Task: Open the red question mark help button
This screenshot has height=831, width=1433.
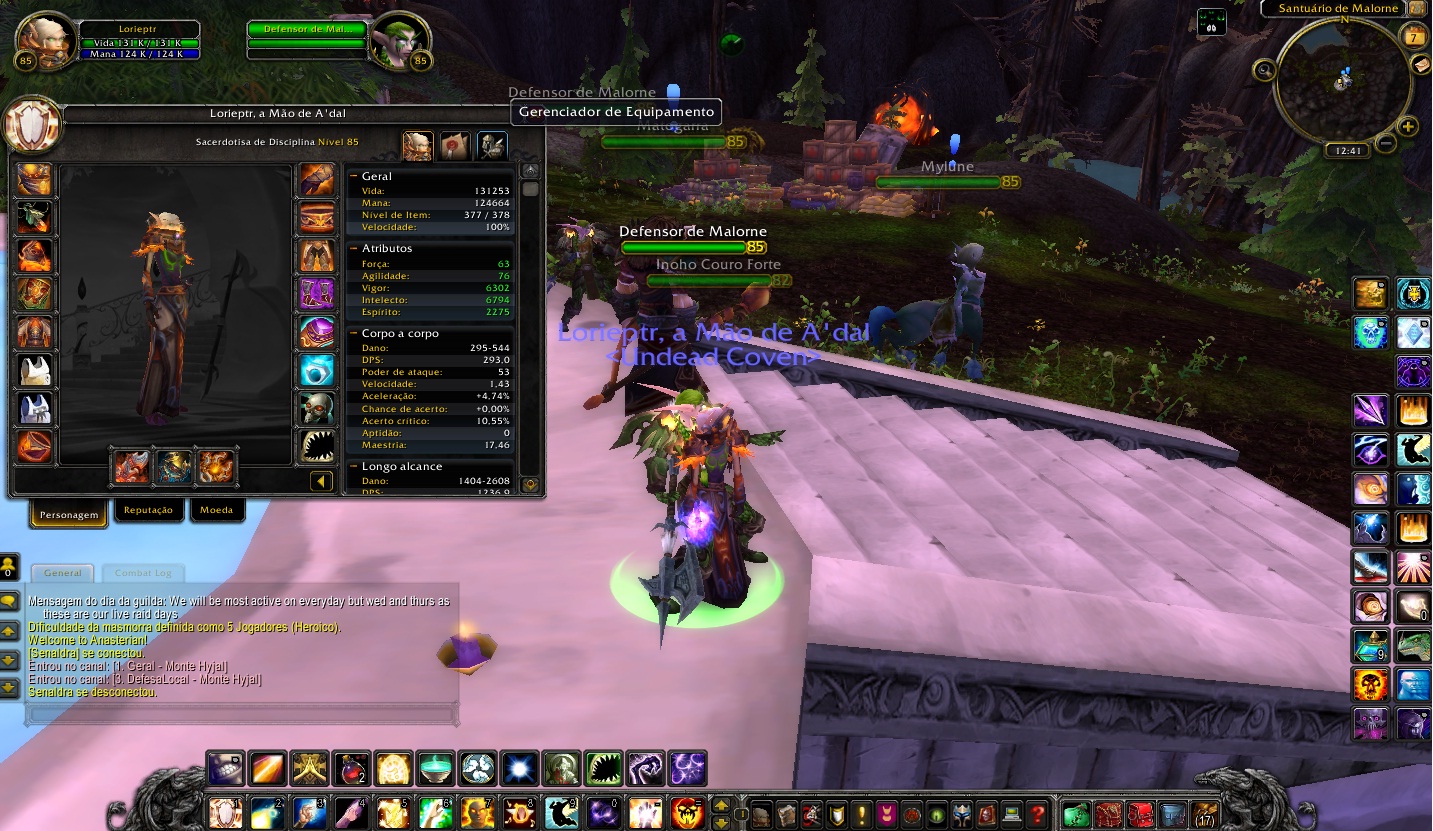Action: [x=1038, y=813]
